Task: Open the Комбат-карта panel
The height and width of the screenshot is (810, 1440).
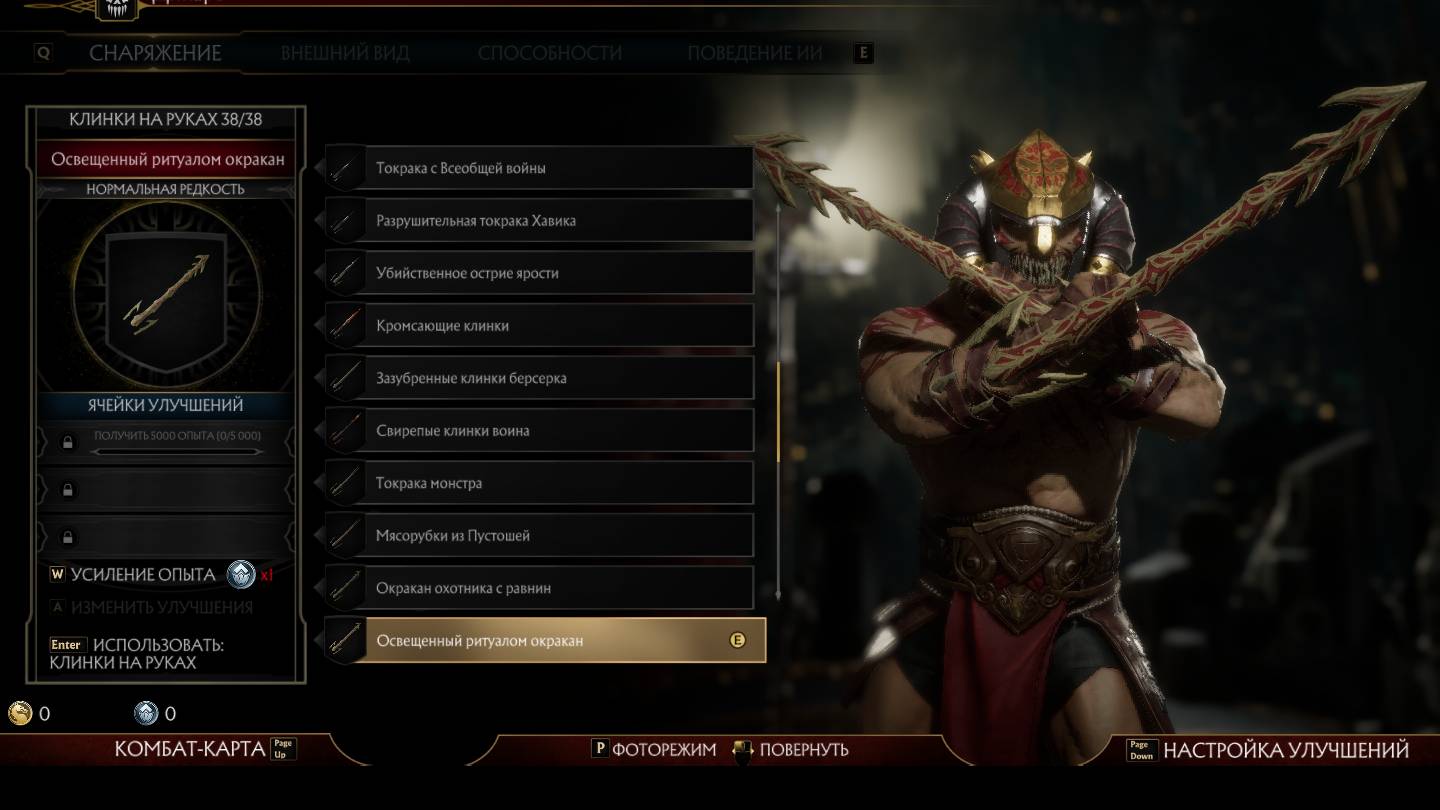Action: pyautogui.click(x=190, y=749)
